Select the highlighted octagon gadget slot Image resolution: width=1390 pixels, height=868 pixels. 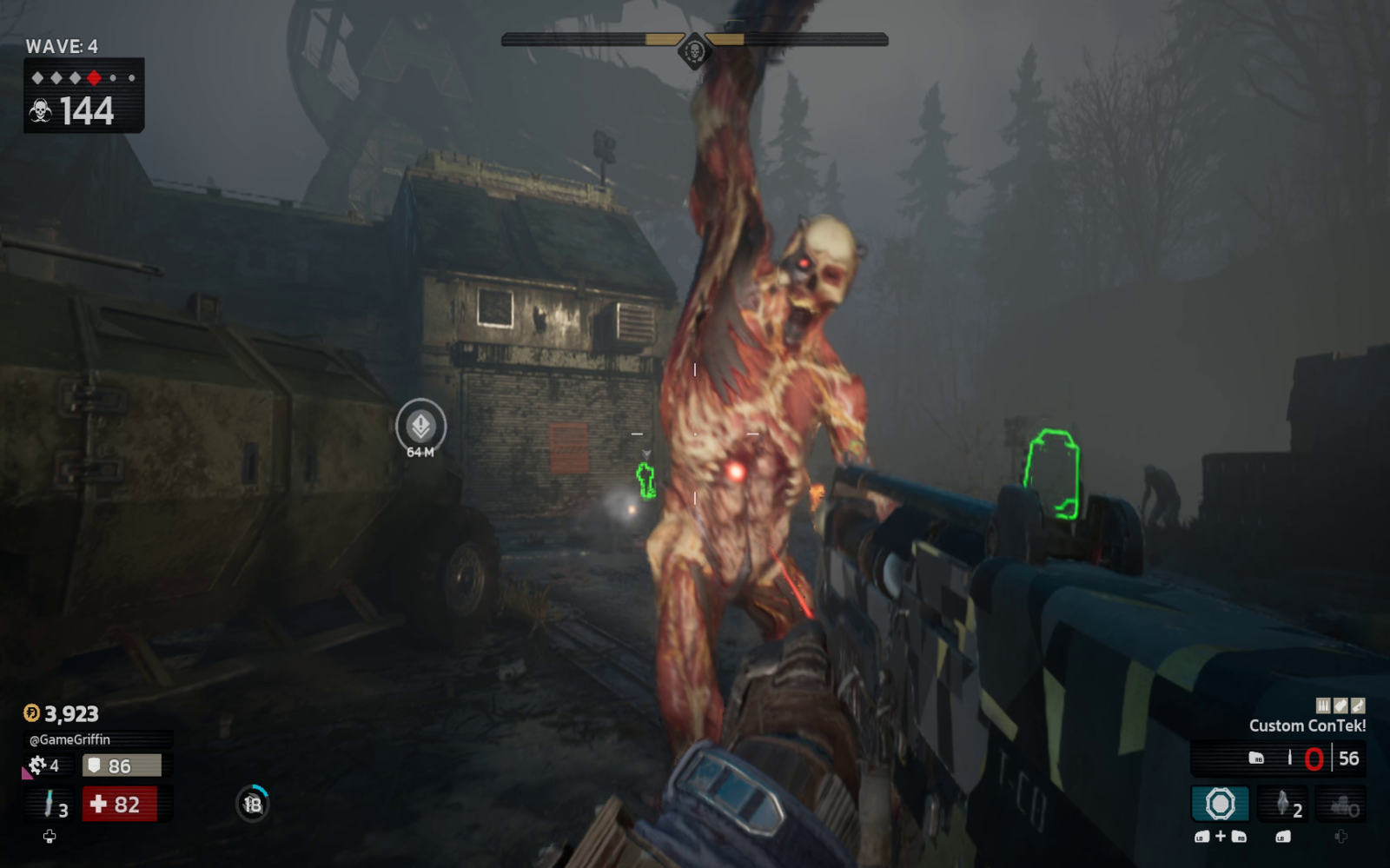pyautogui.click(x=1220, y=804)
